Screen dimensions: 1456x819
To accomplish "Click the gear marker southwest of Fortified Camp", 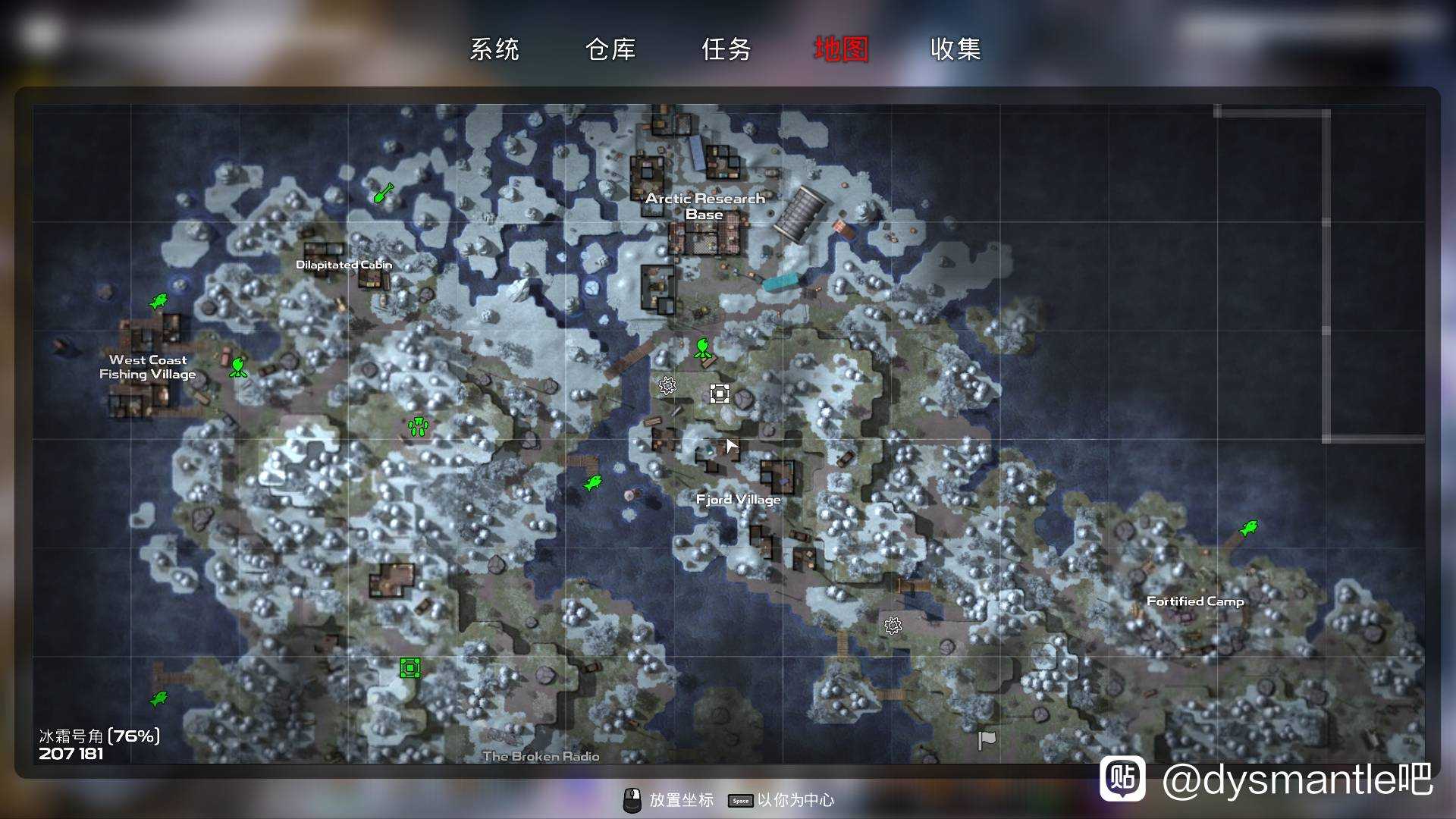I will tap(893, 625).
